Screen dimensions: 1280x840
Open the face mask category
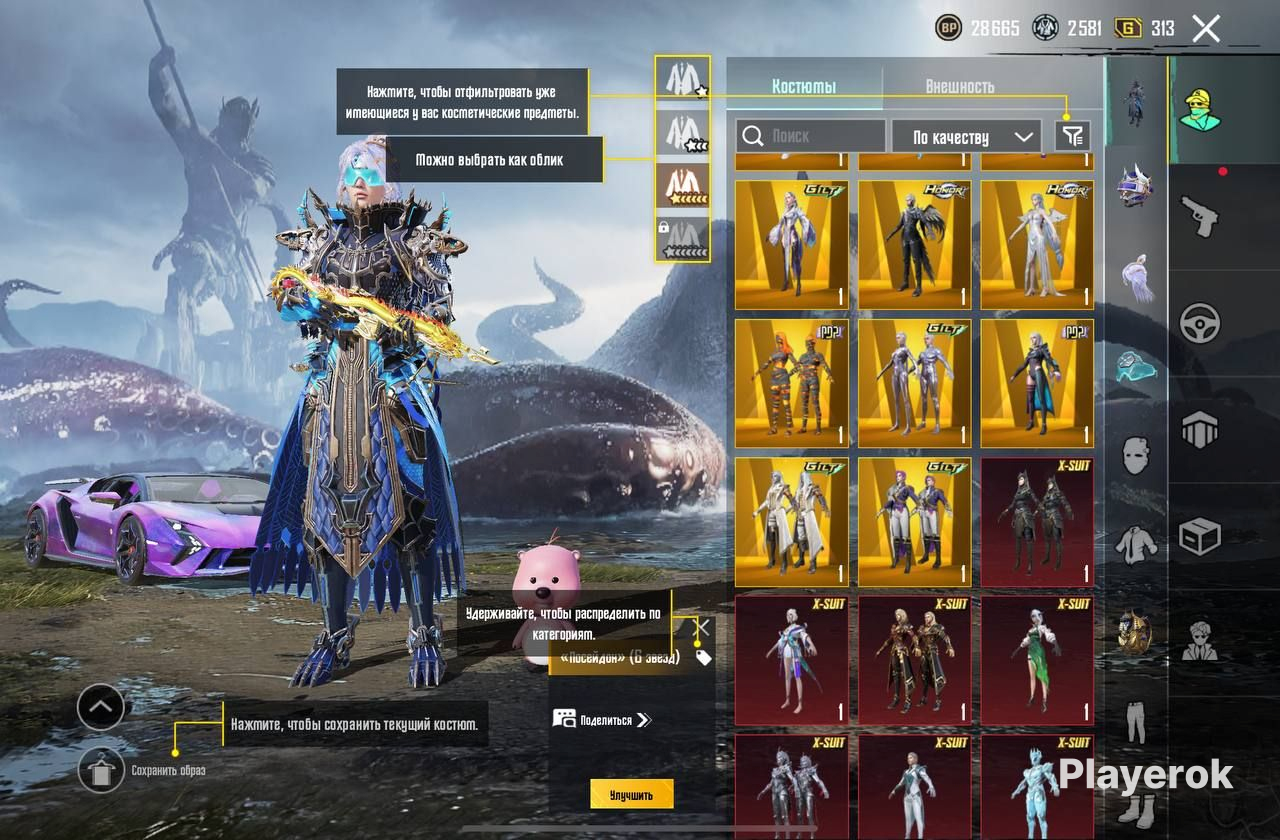[1135, 456]
